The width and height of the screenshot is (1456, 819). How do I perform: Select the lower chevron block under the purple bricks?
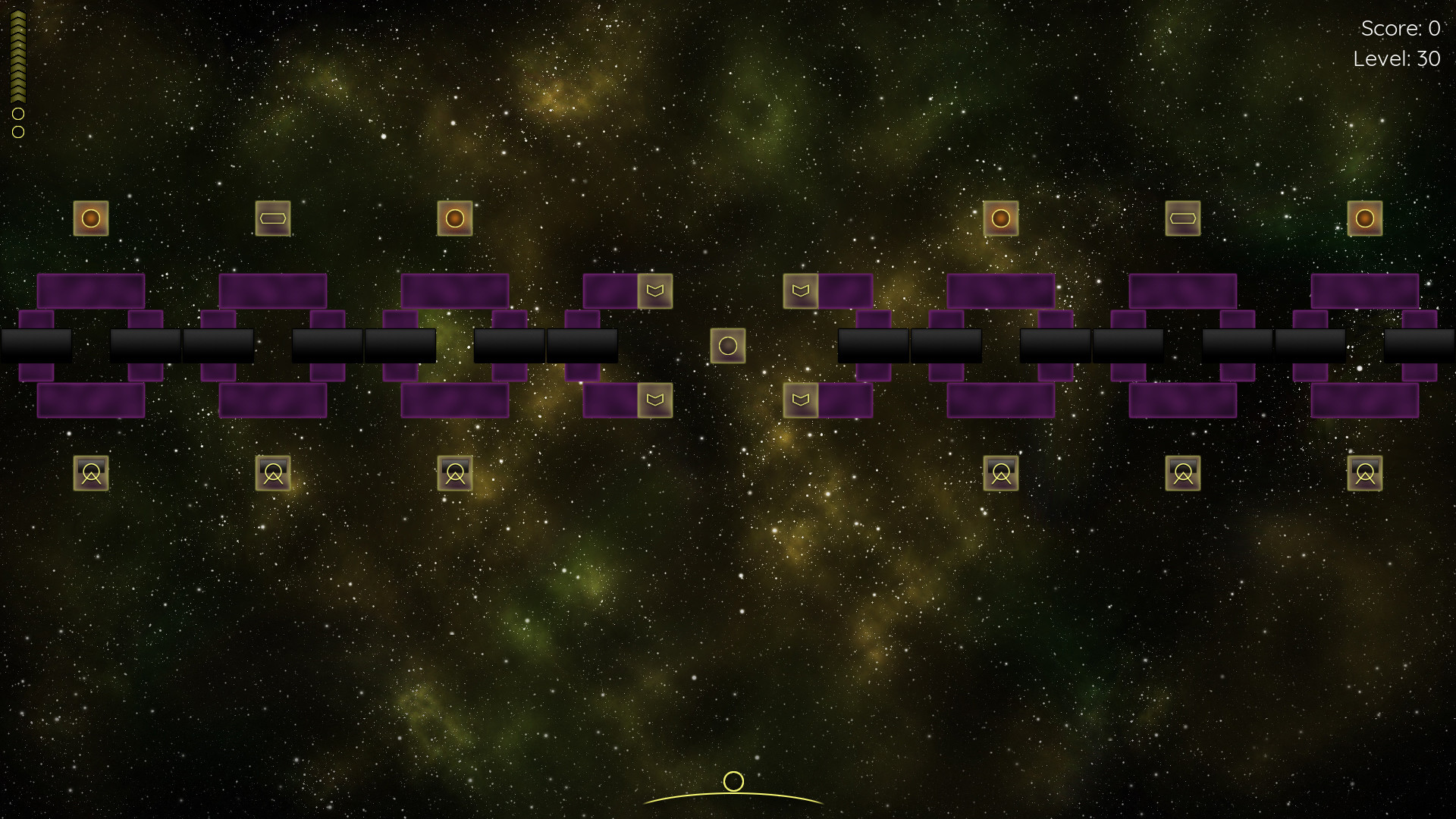tap(657, 400)
